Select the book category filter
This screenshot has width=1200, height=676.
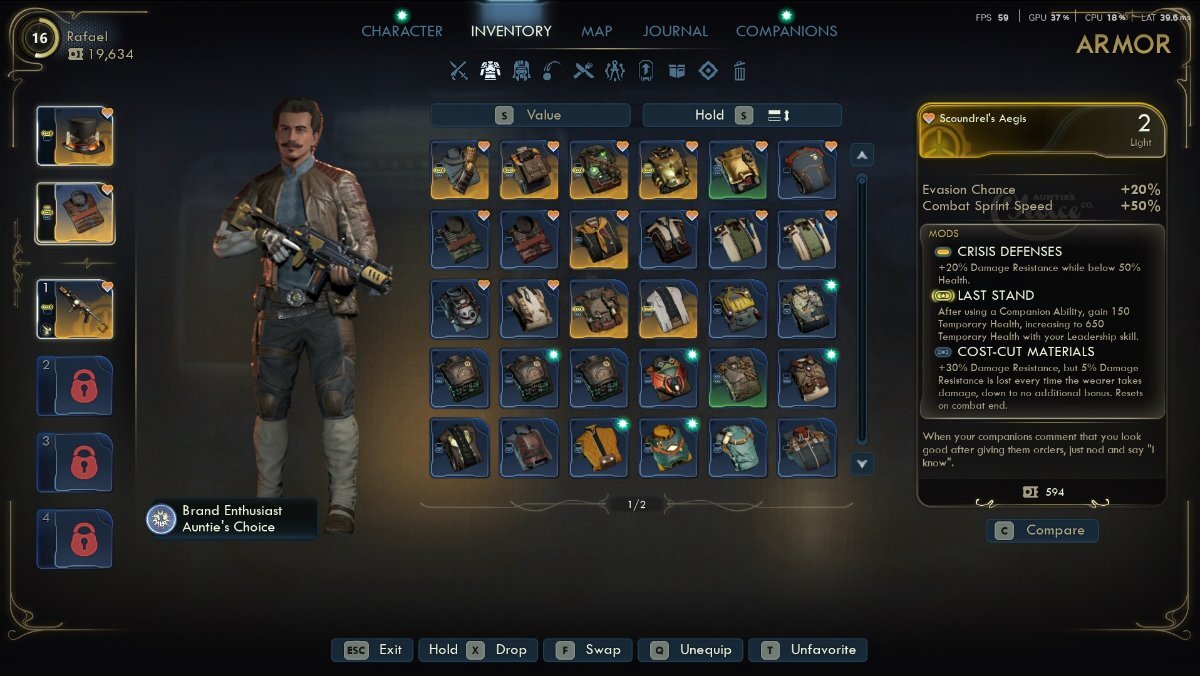(x=677, y=71)
